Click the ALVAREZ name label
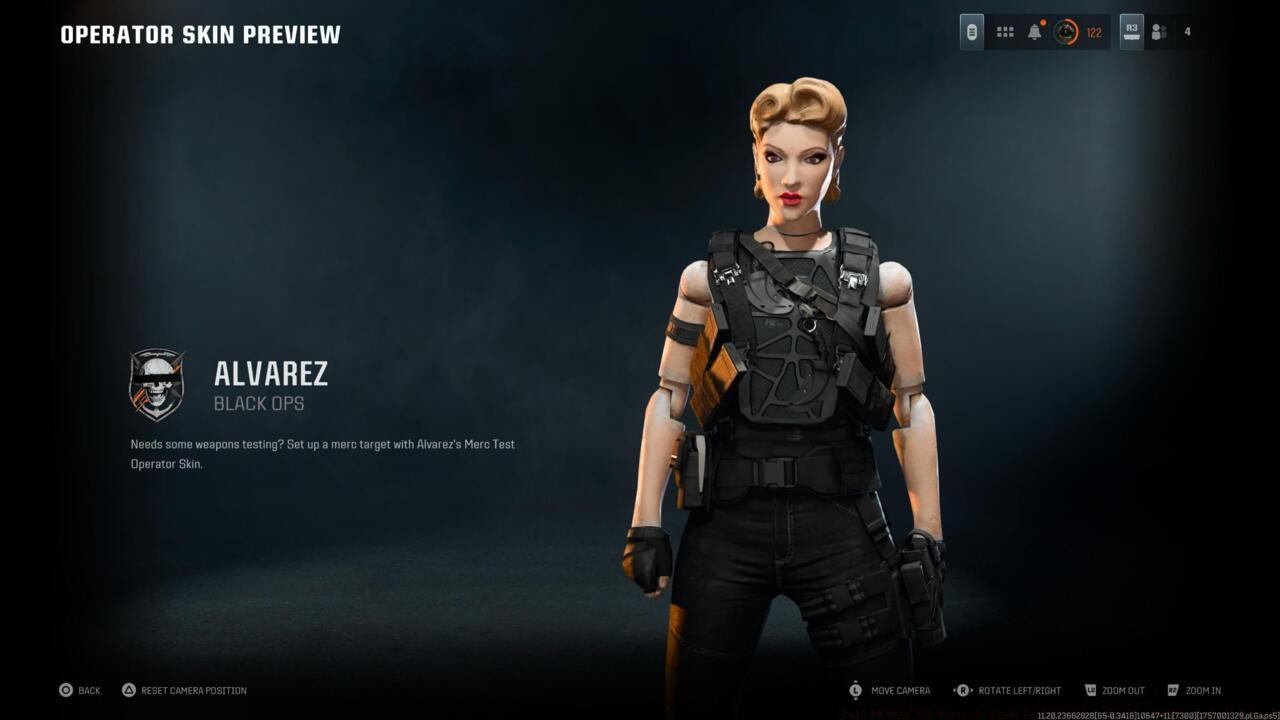1280x720 pixels. coord(271,374)
